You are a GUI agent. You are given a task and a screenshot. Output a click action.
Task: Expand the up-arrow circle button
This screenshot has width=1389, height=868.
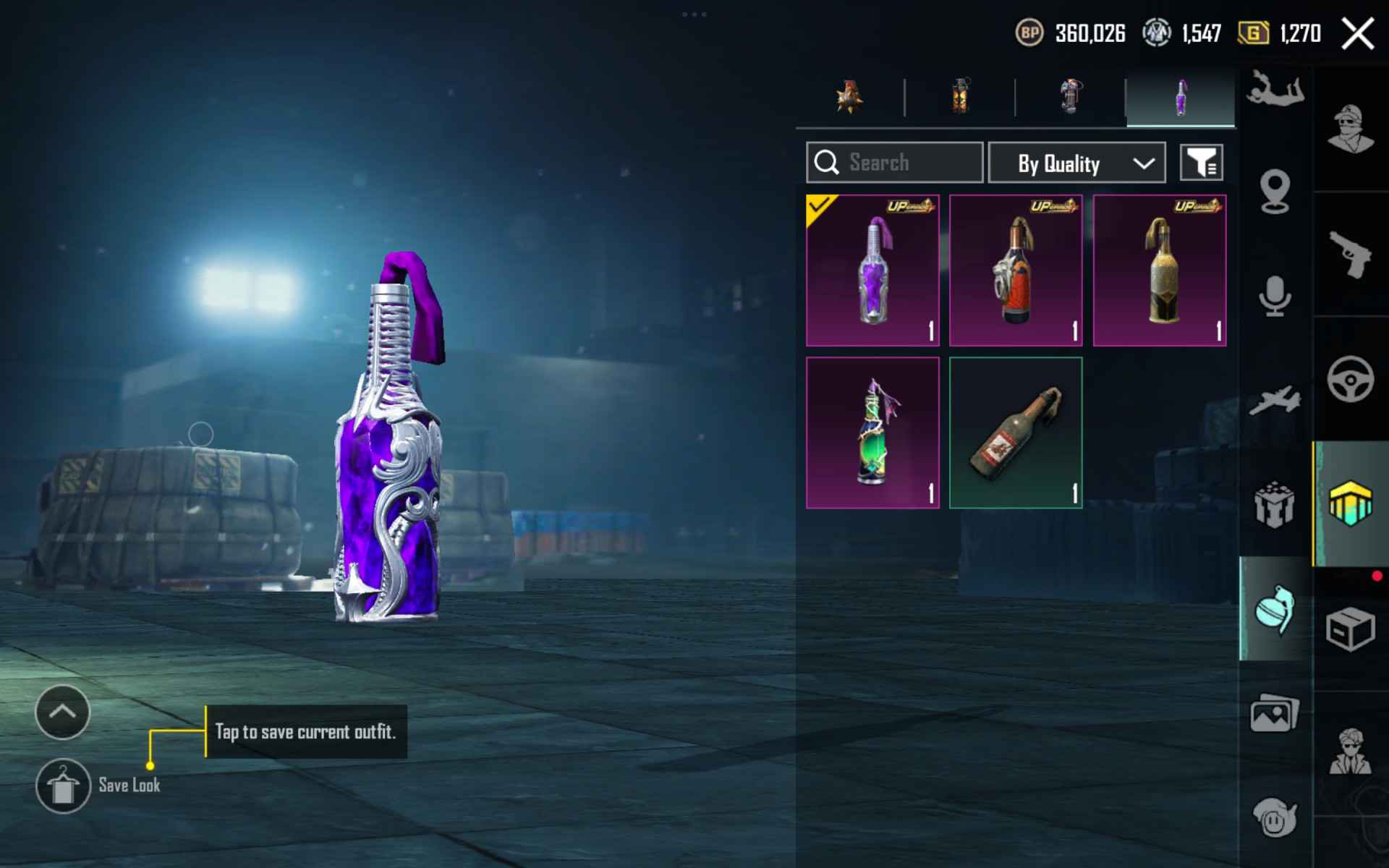pos(63,712)
